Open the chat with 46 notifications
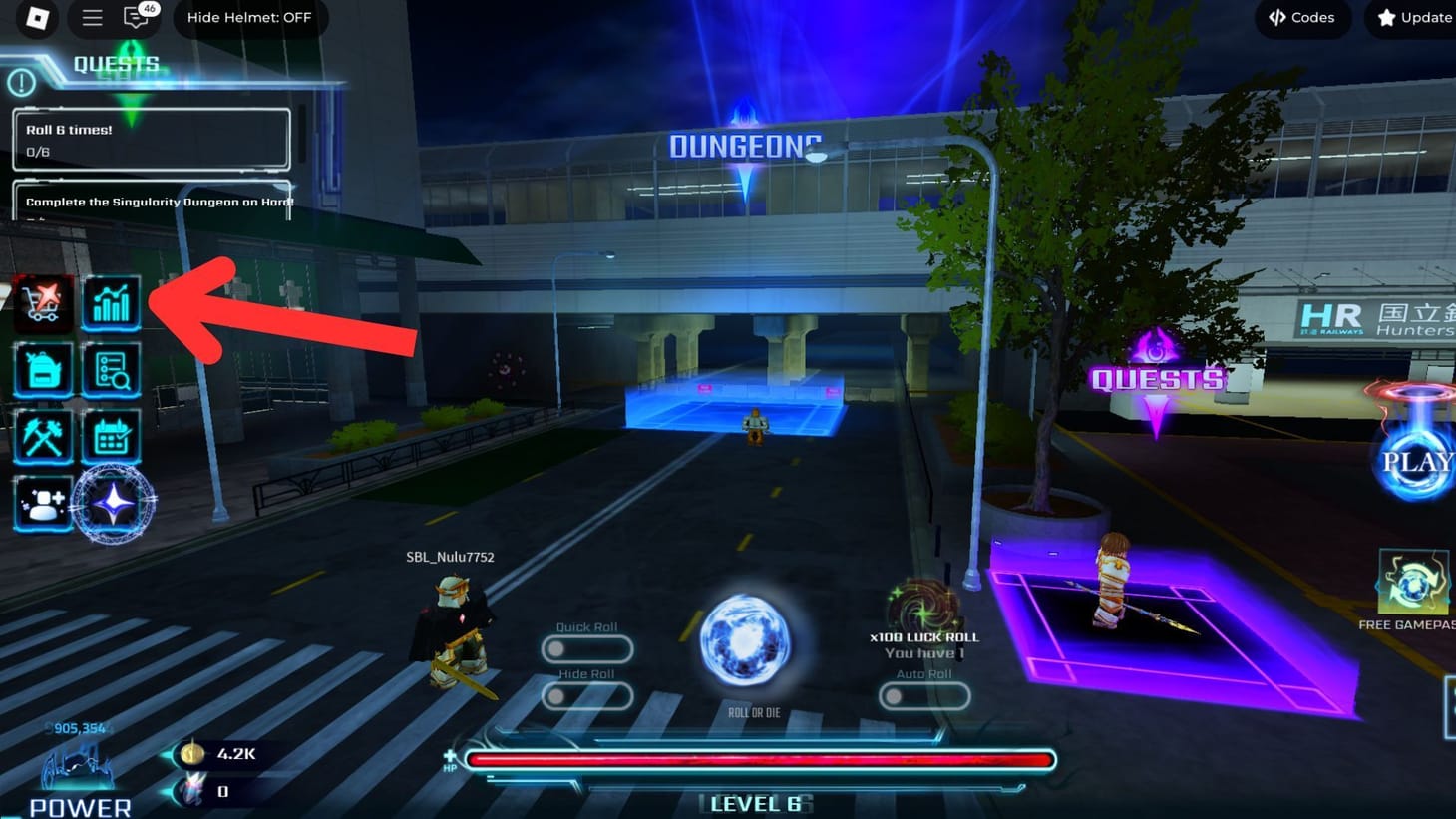The image size is (1456, 819). (137, 17)
